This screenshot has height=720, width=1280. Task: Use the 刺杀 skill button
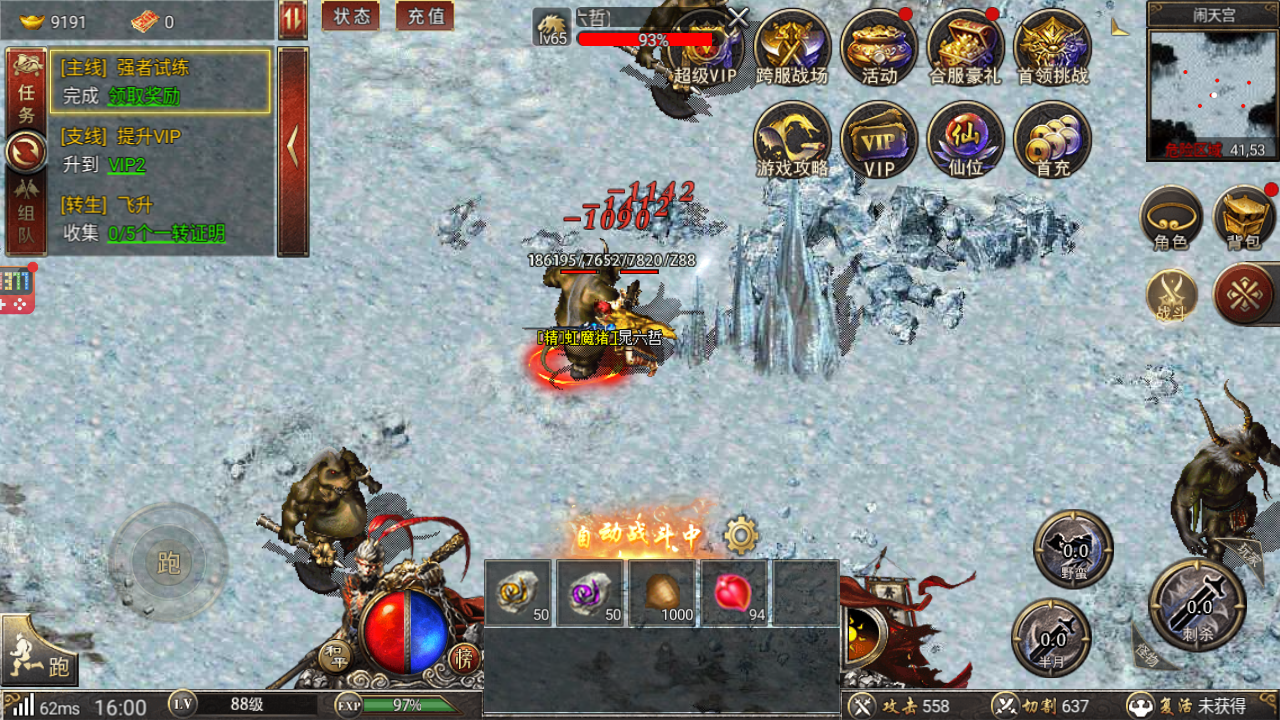coord(1198,604)
